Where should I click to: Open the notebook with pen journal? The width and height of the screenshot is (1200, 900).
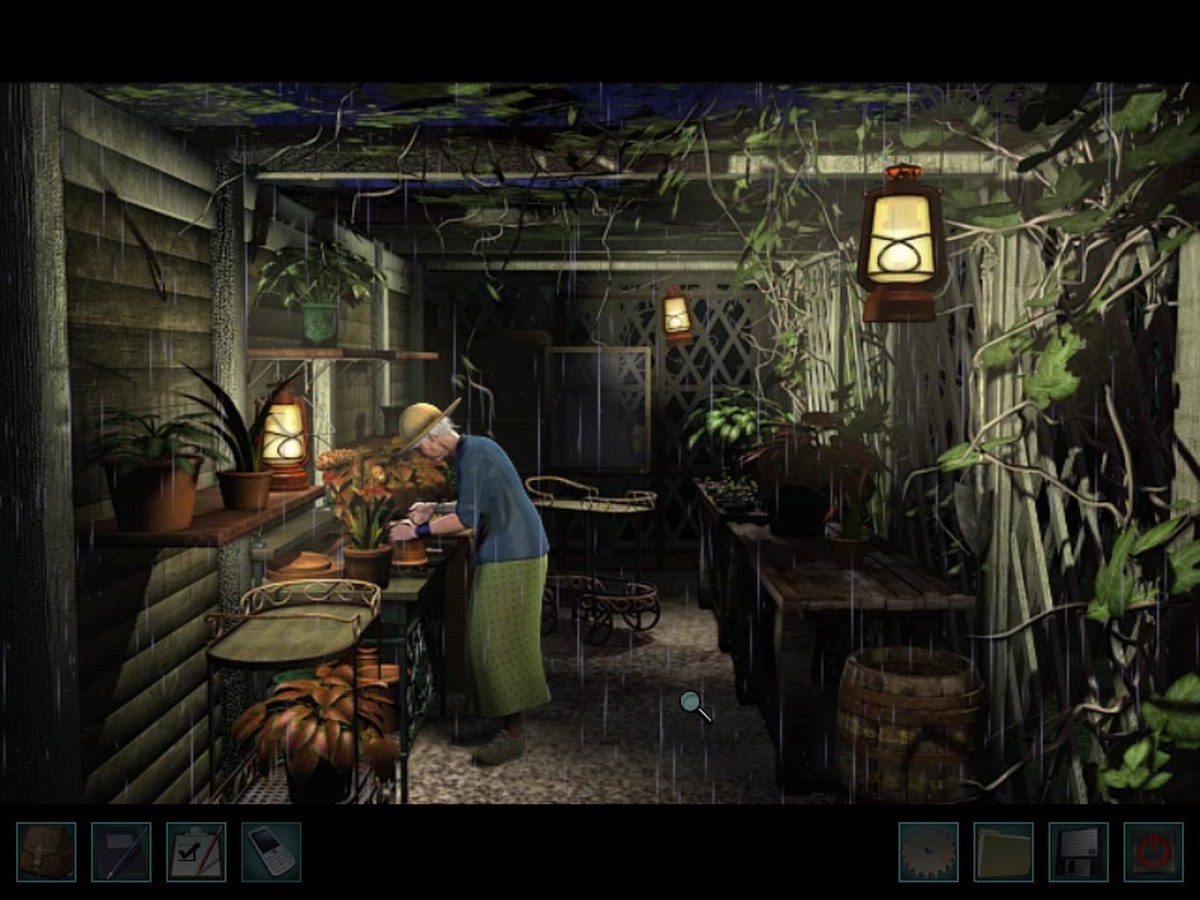click(121, 852)
